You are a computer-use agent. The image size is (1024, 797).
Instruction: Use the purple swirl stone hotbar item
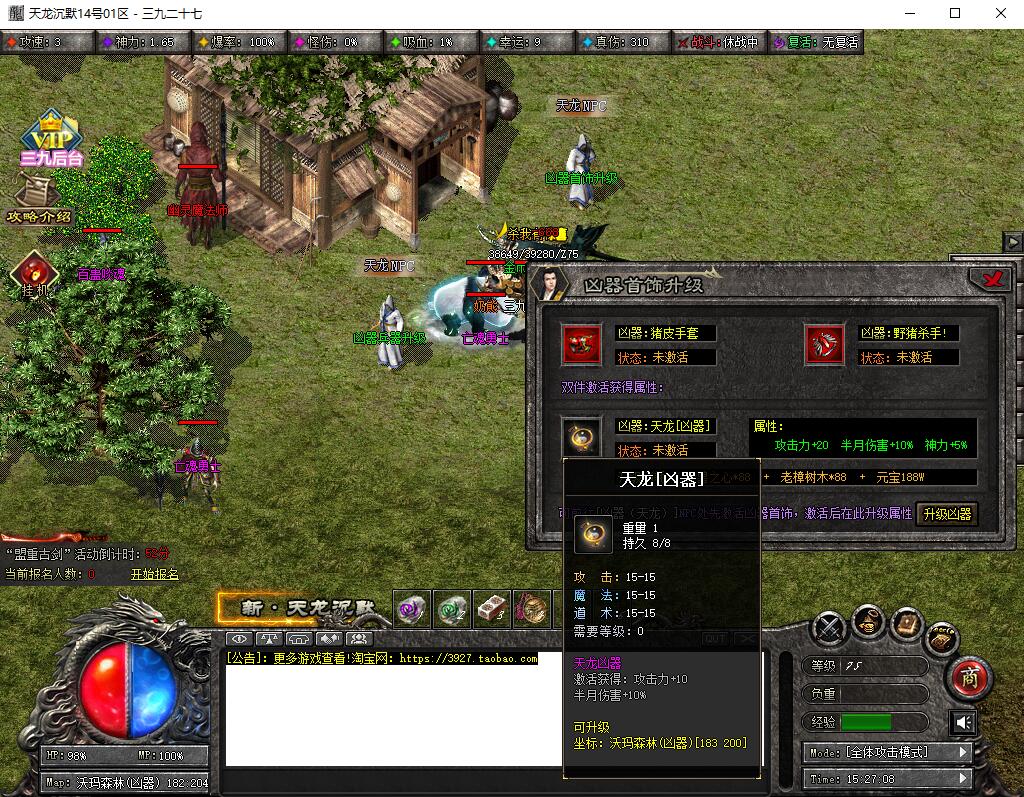tap(411, 608)
